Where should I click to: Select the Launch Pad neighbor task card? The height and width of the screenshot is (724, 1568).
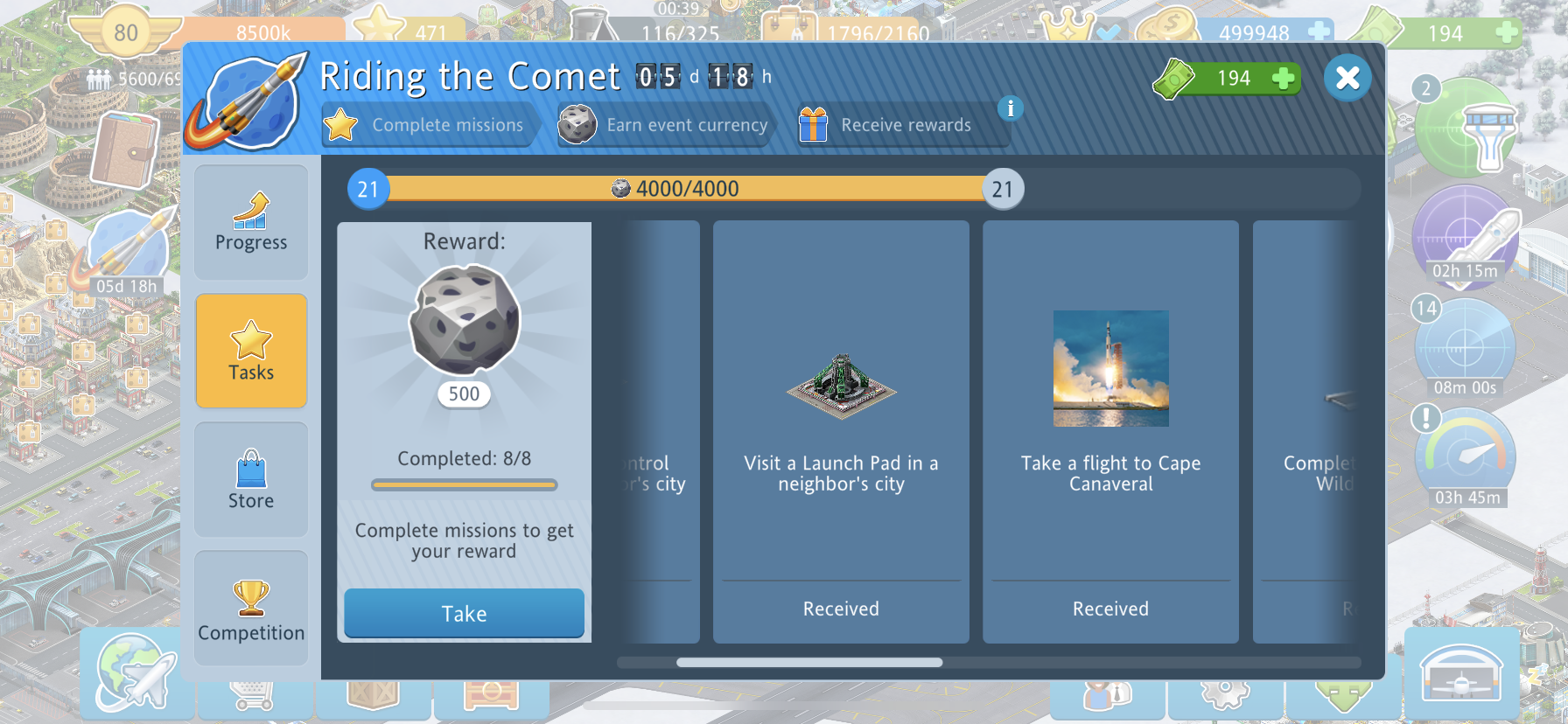click(841, 432)
